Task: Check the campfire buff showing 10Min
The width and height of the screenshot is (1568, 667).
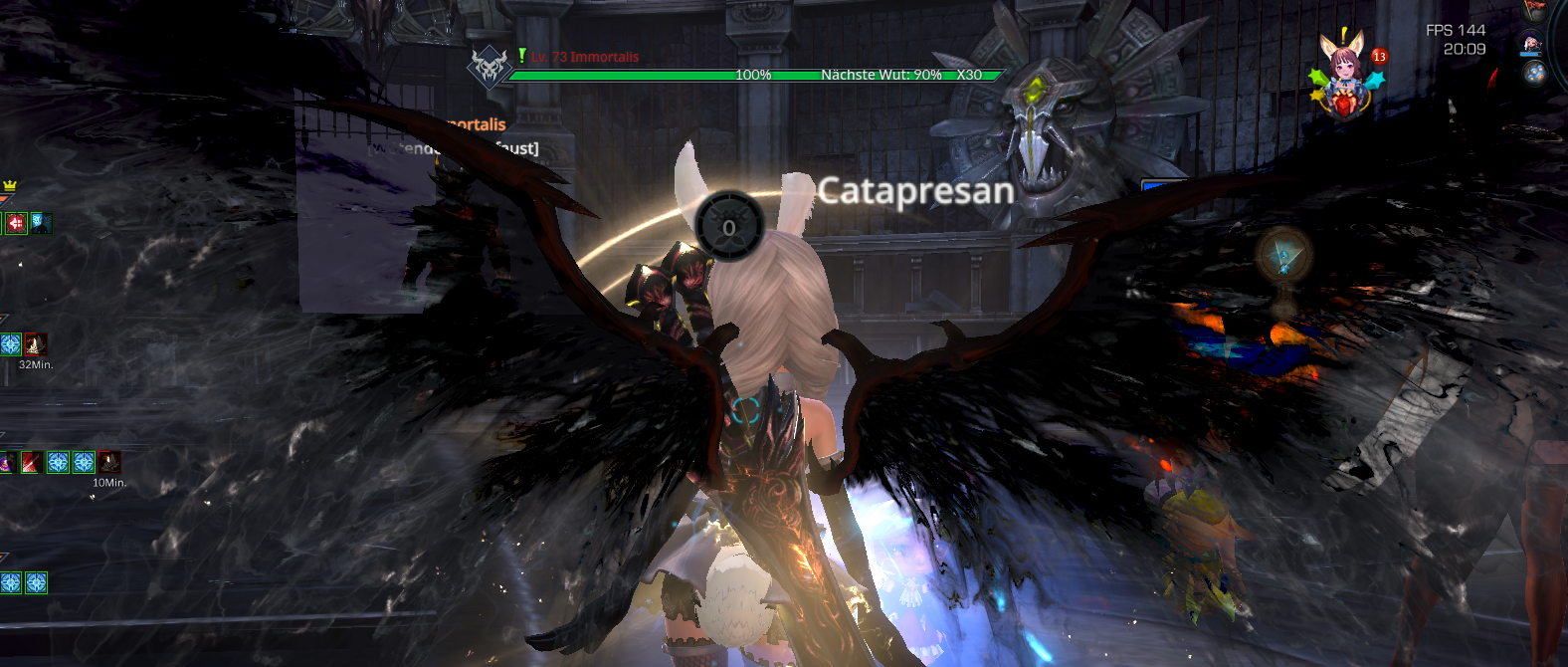Action: tap(109, 462)
